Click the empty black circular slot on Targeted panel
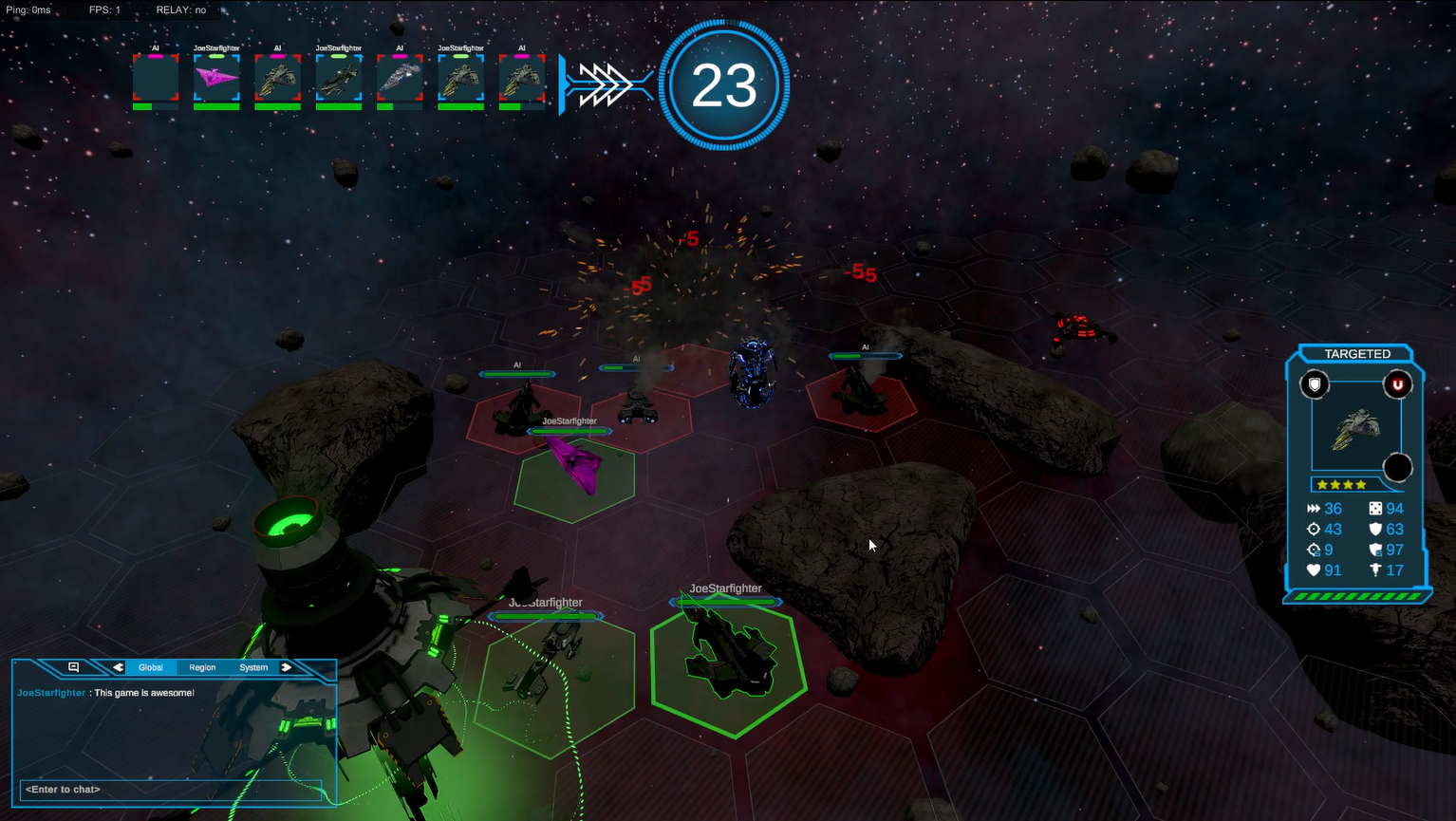1456x821 pixels. [1397, 467]
